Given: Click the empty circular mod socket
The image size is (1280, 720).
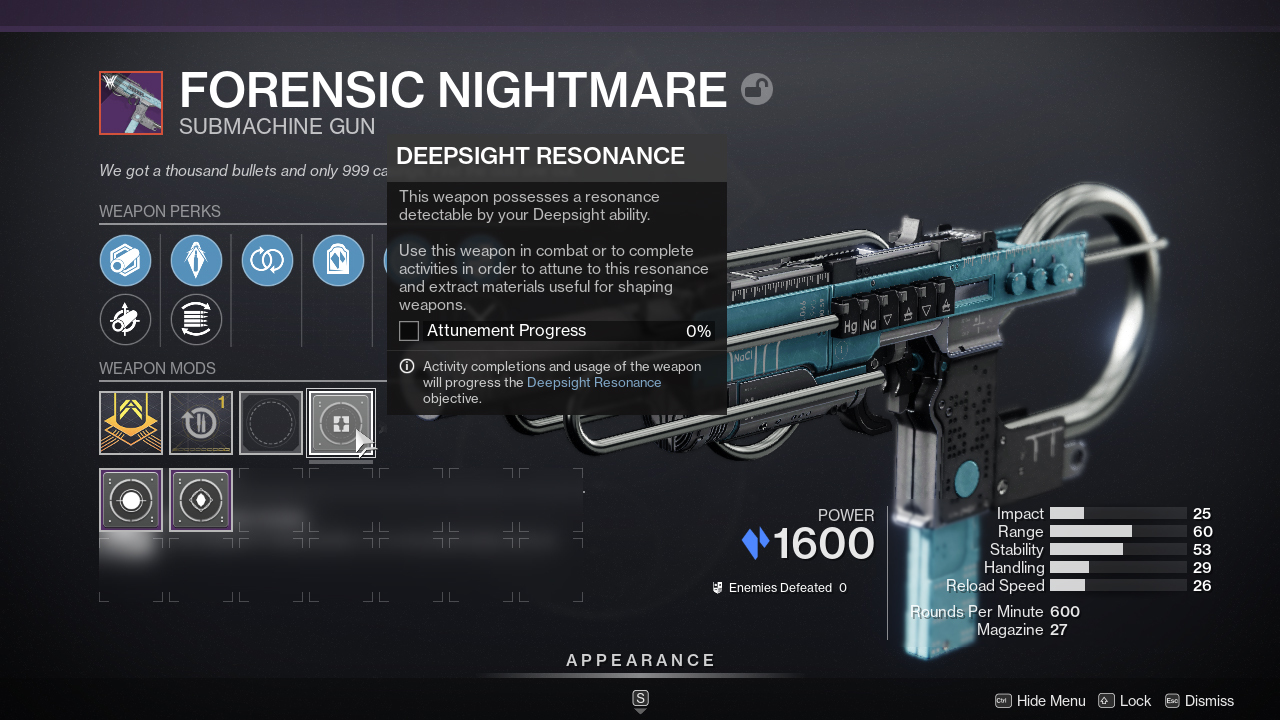Looking at the screenshot, I should tap(270, 422).
